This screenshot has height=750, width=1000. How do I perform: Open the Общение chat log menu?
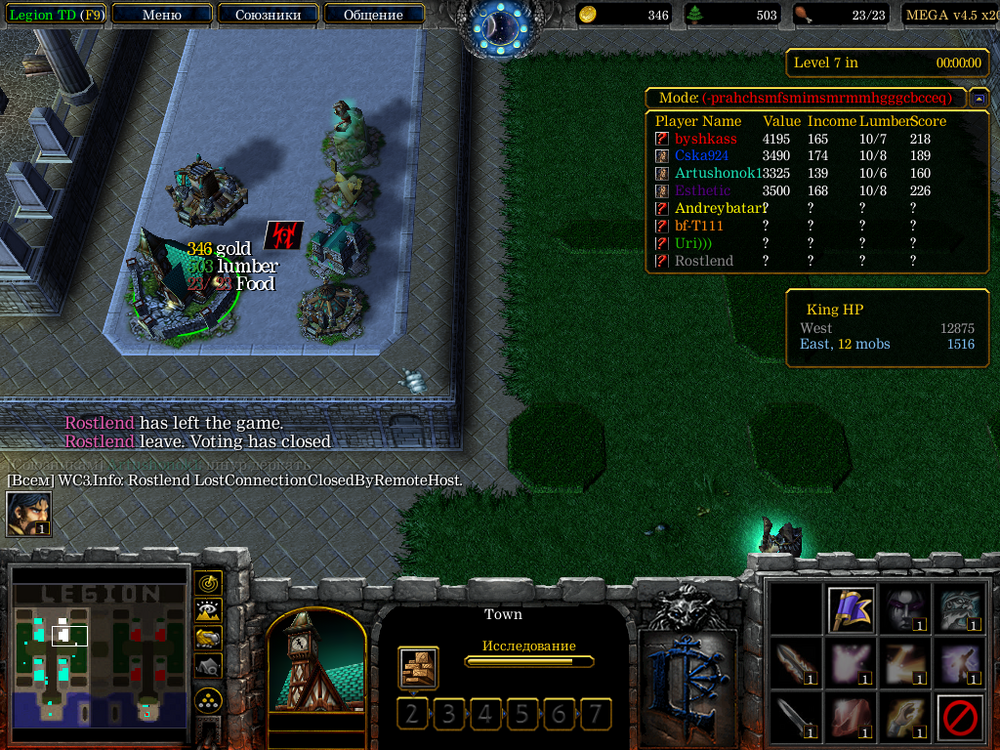373,15
